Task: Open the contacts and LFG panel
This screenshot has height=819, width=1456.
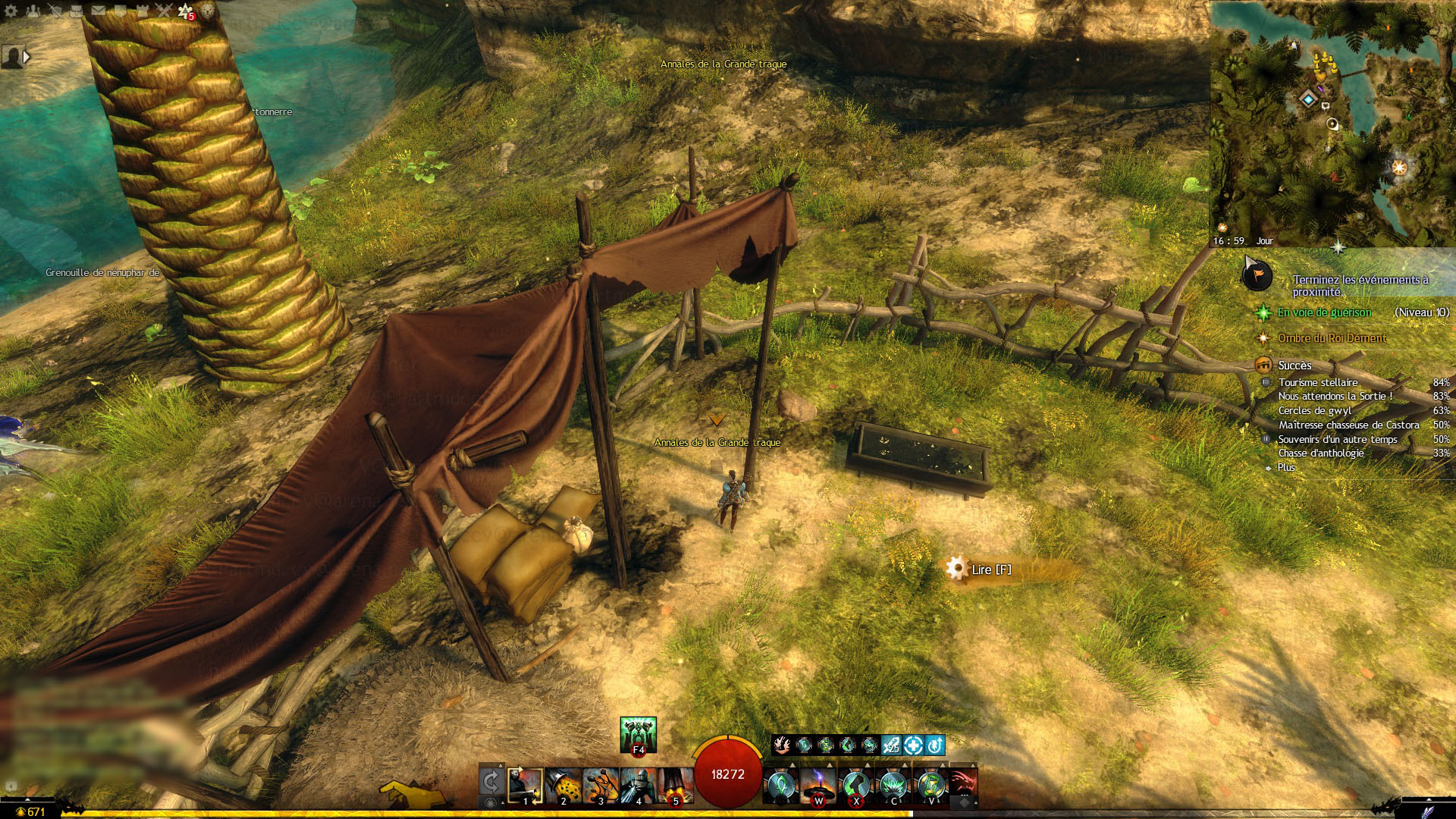Action: 33,11
